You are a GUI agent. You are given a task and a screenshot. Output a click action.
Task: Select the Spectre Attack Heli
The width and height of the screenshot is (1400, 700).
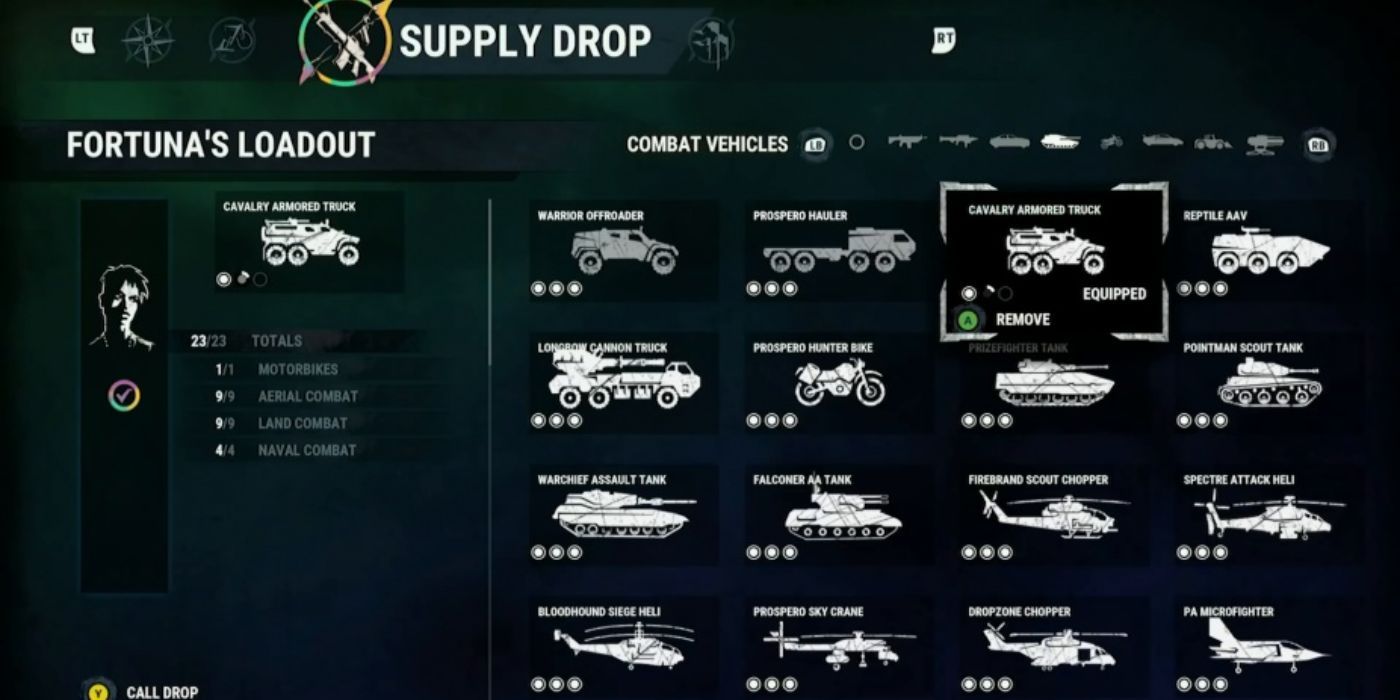(1269, 515)
